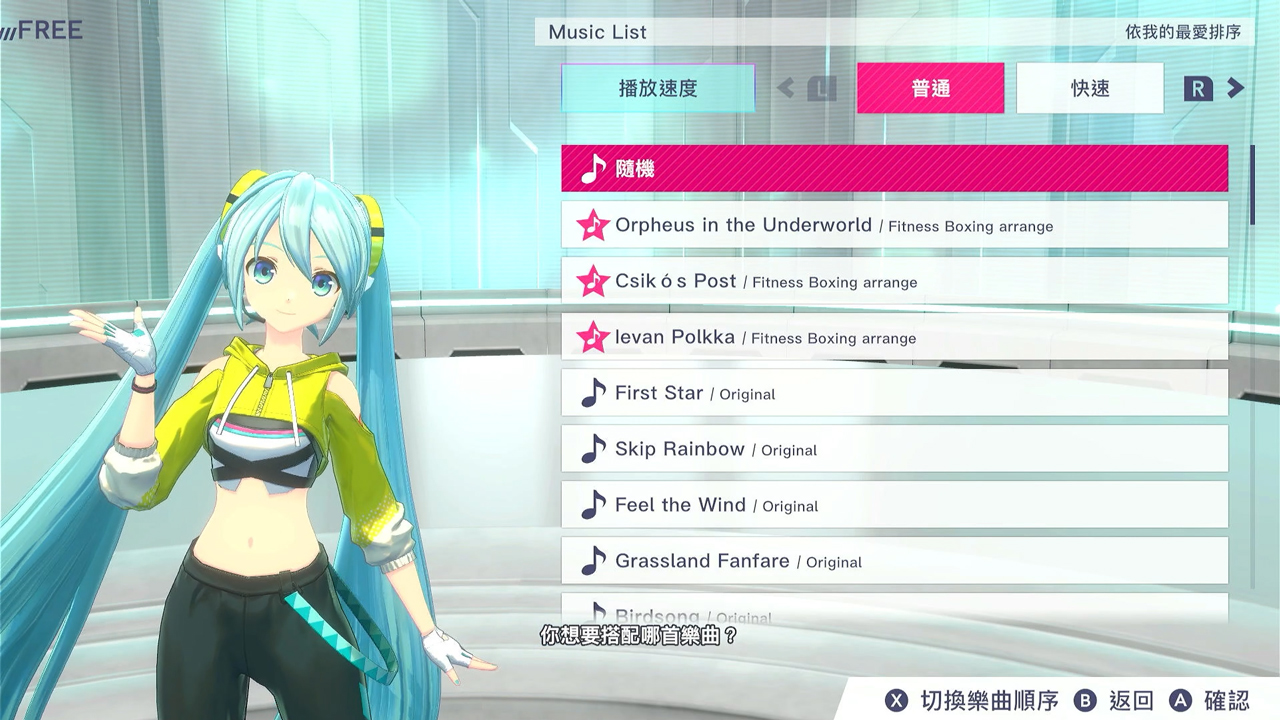Select Skip Rainbow from the music list
Screen dimensions: 1280x720
[x=894, y=449]
